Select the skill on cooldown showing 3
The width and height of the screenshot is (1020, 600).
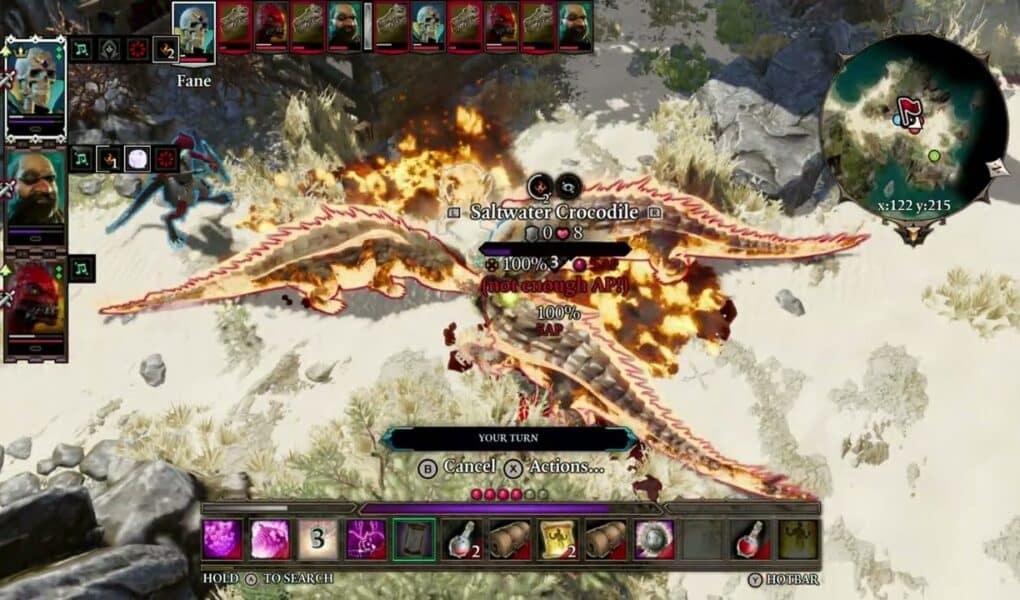click(318, 539)
